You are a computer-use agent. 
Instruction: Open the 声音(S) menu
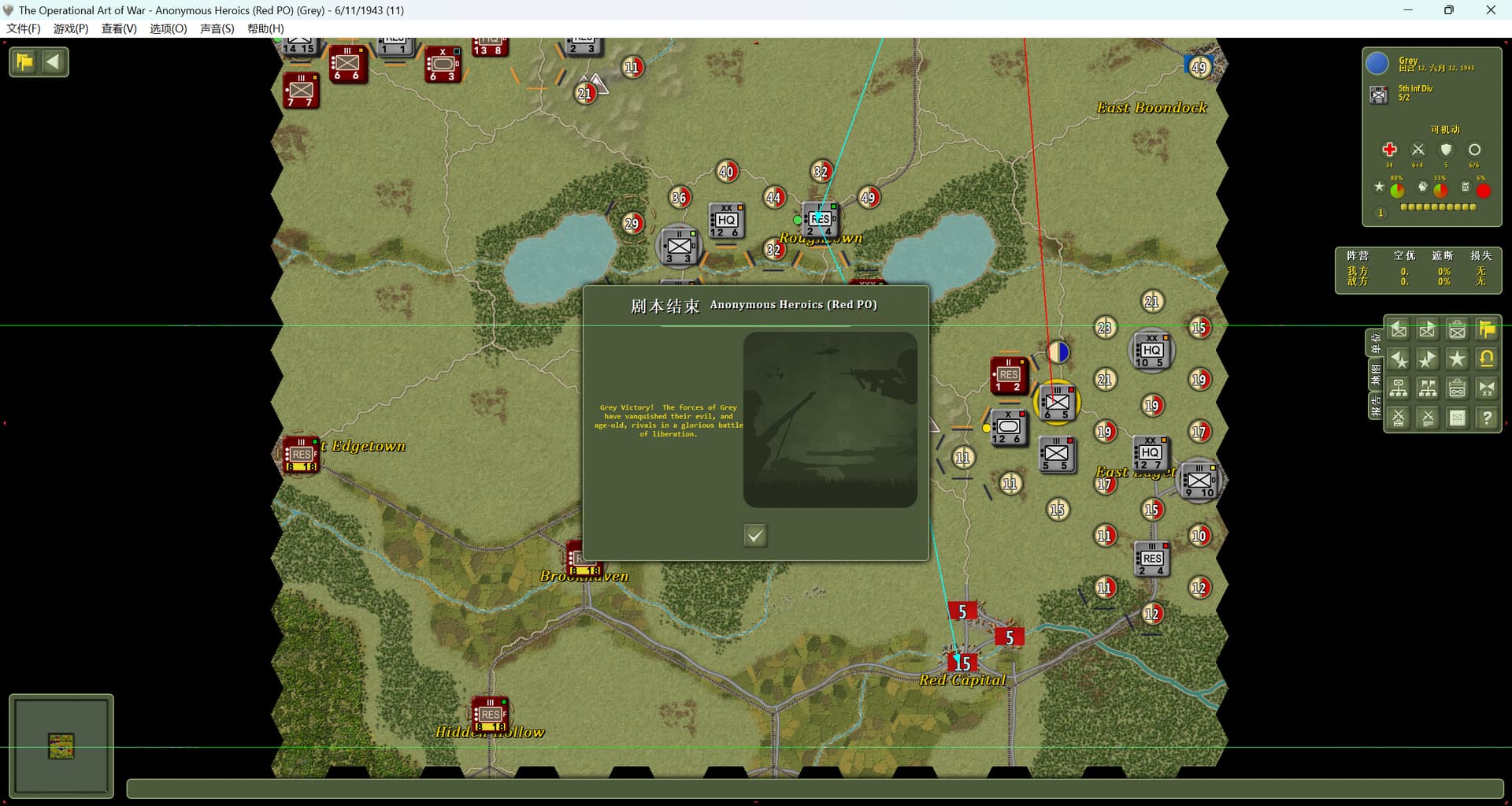click(217, 28)
